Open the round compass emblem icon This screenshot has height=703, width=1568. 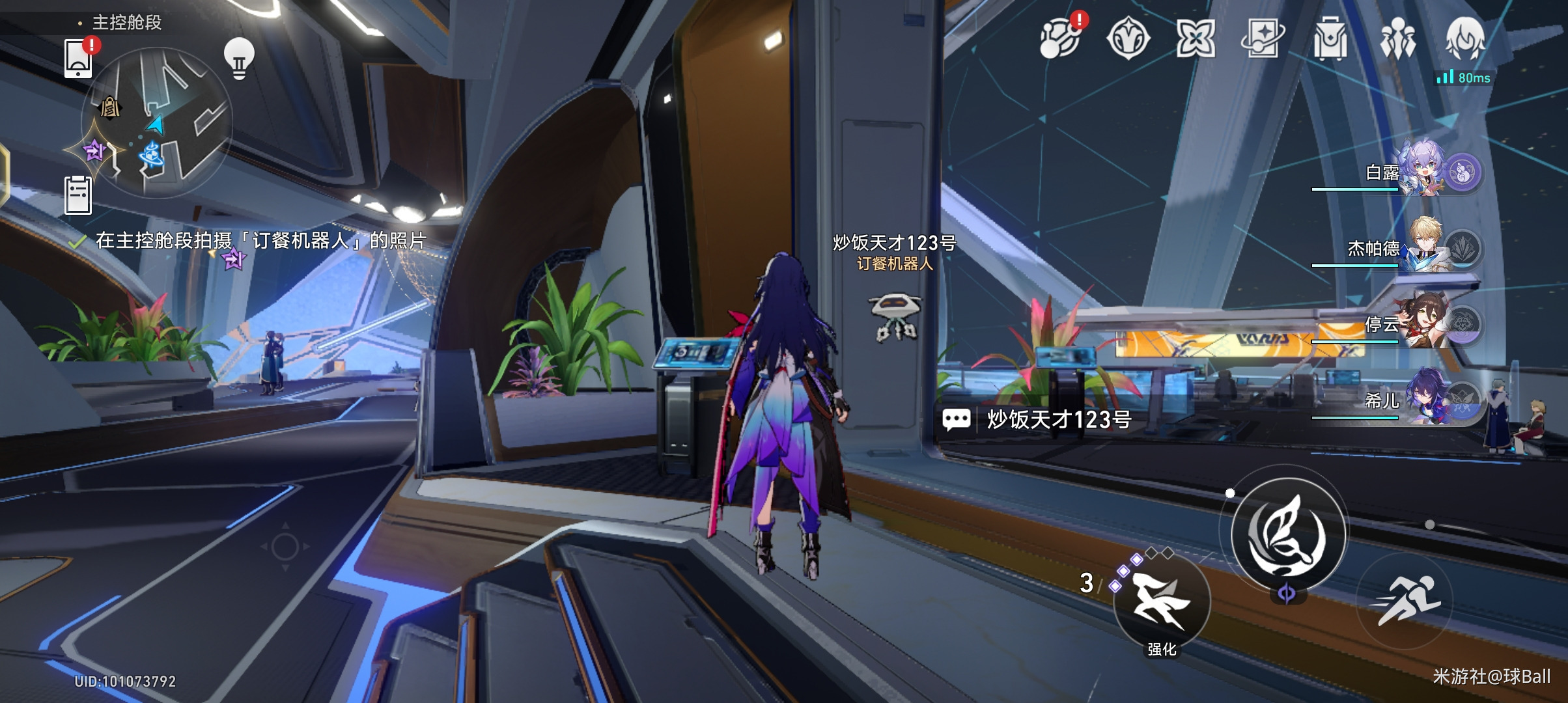click(1128, 38)
